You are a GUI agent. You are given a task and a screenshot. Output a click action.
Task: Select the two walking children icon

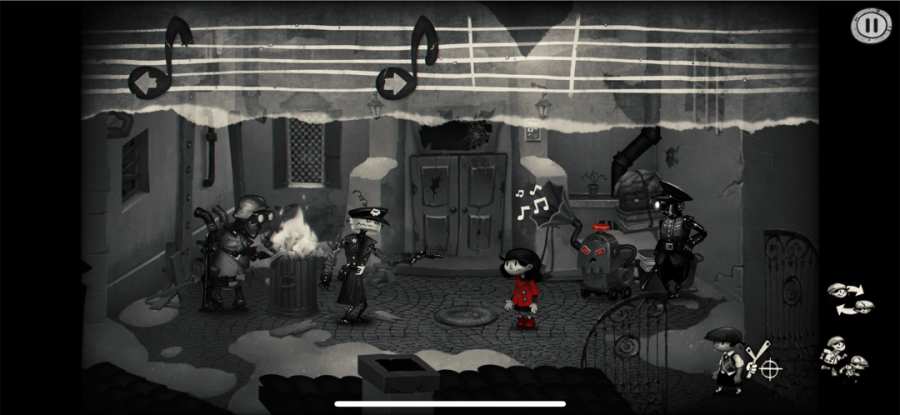[x=843, y=356]
